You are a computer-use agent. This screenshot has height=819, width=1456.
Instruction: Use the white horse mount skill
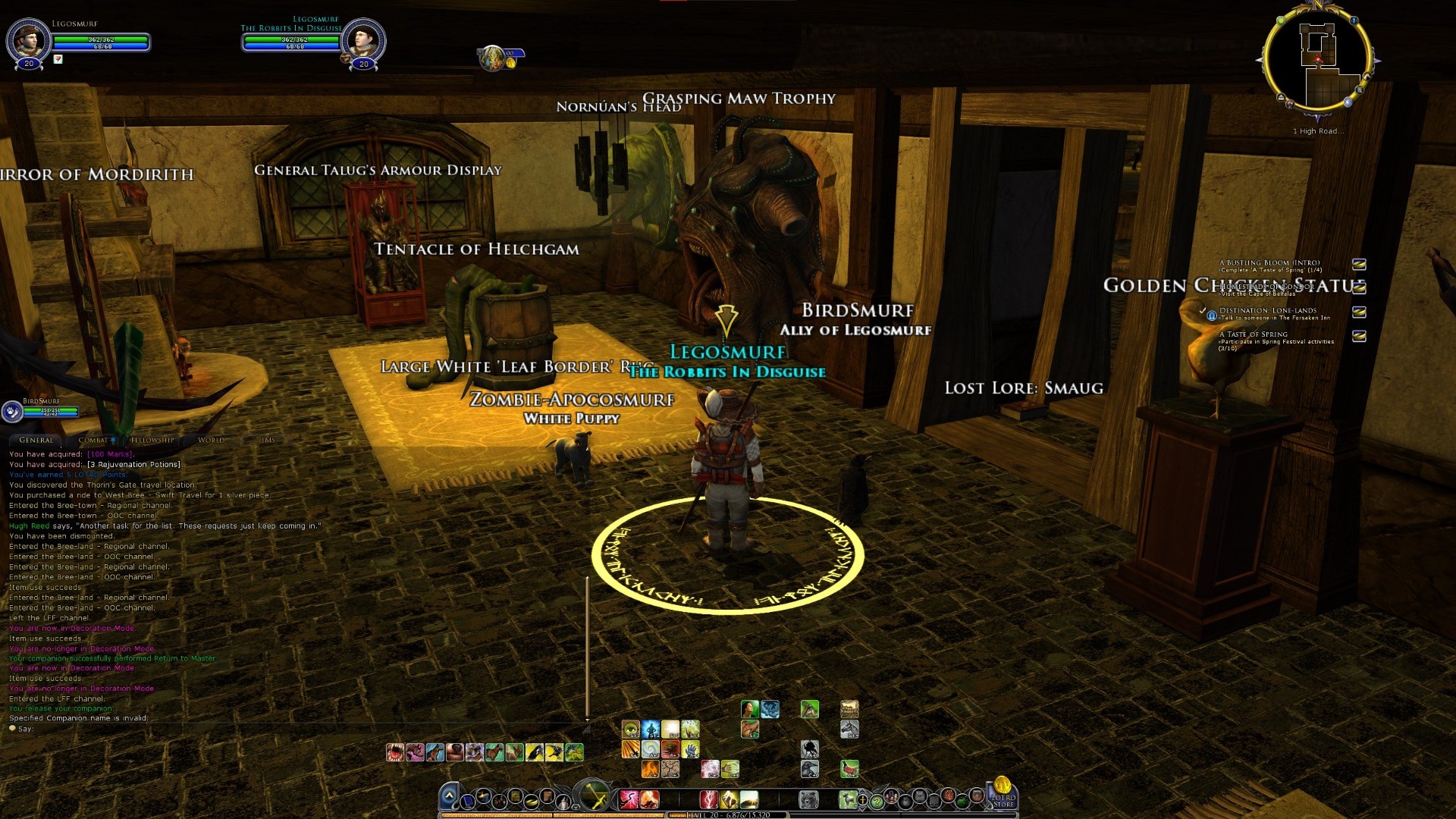pyautogui.click(x=849, y=730)
